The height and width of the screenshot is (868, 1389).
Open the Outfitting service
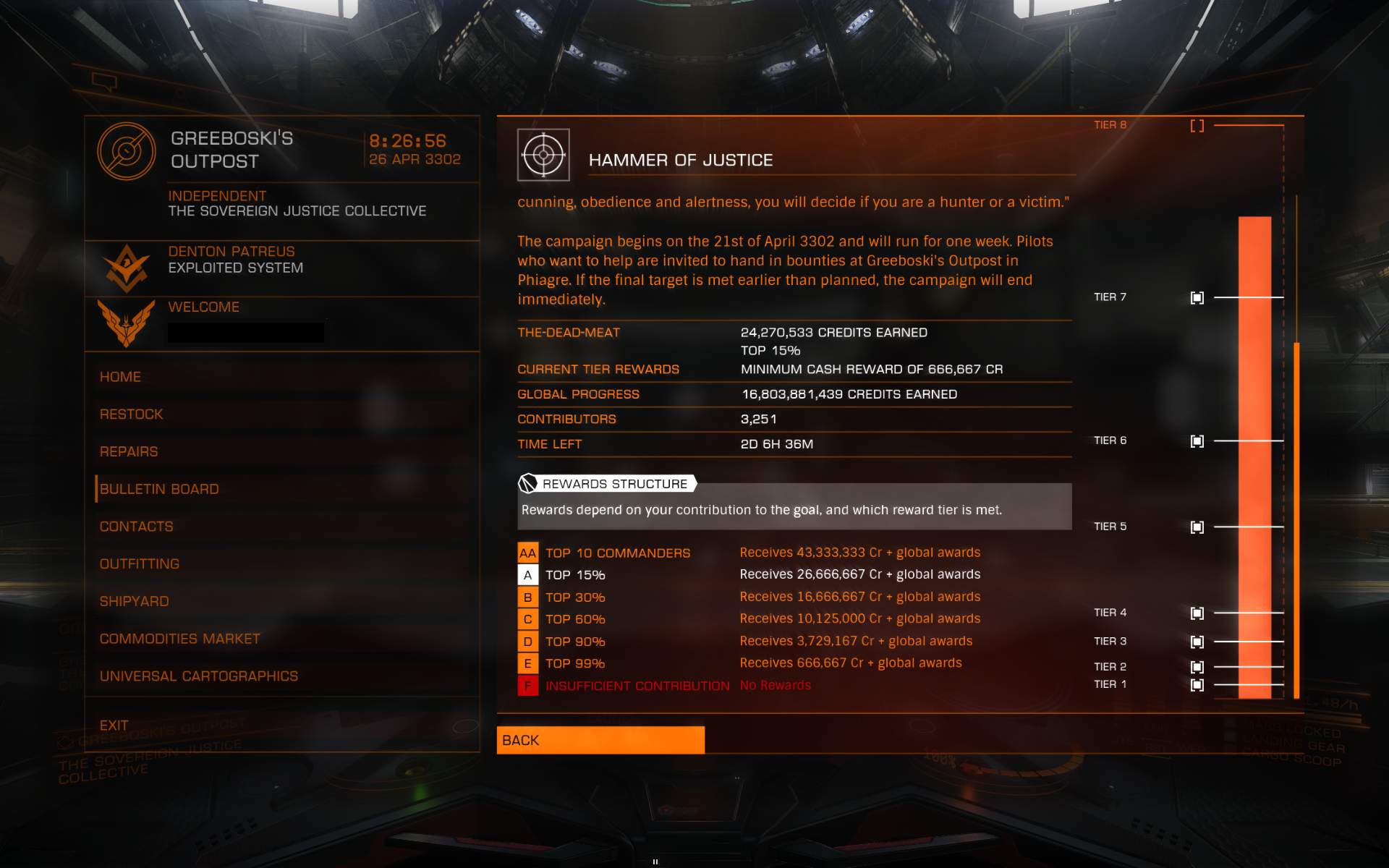pos(140,564)
